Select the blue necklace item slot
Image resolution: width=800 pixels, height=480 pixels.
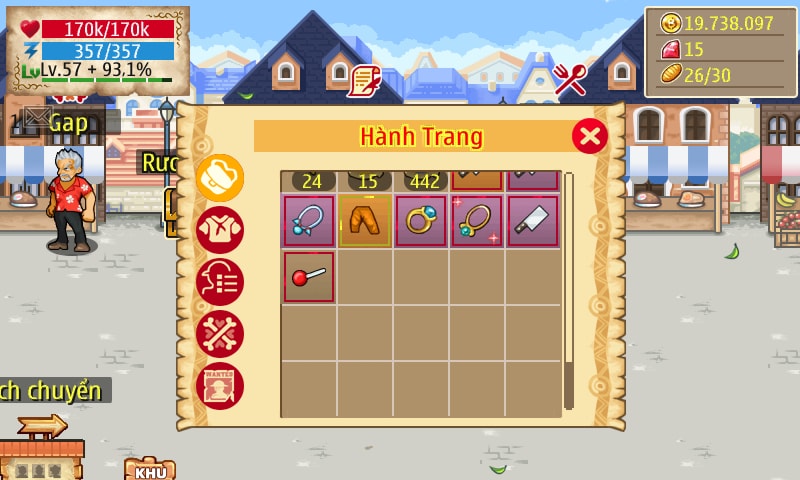point(309,221)
